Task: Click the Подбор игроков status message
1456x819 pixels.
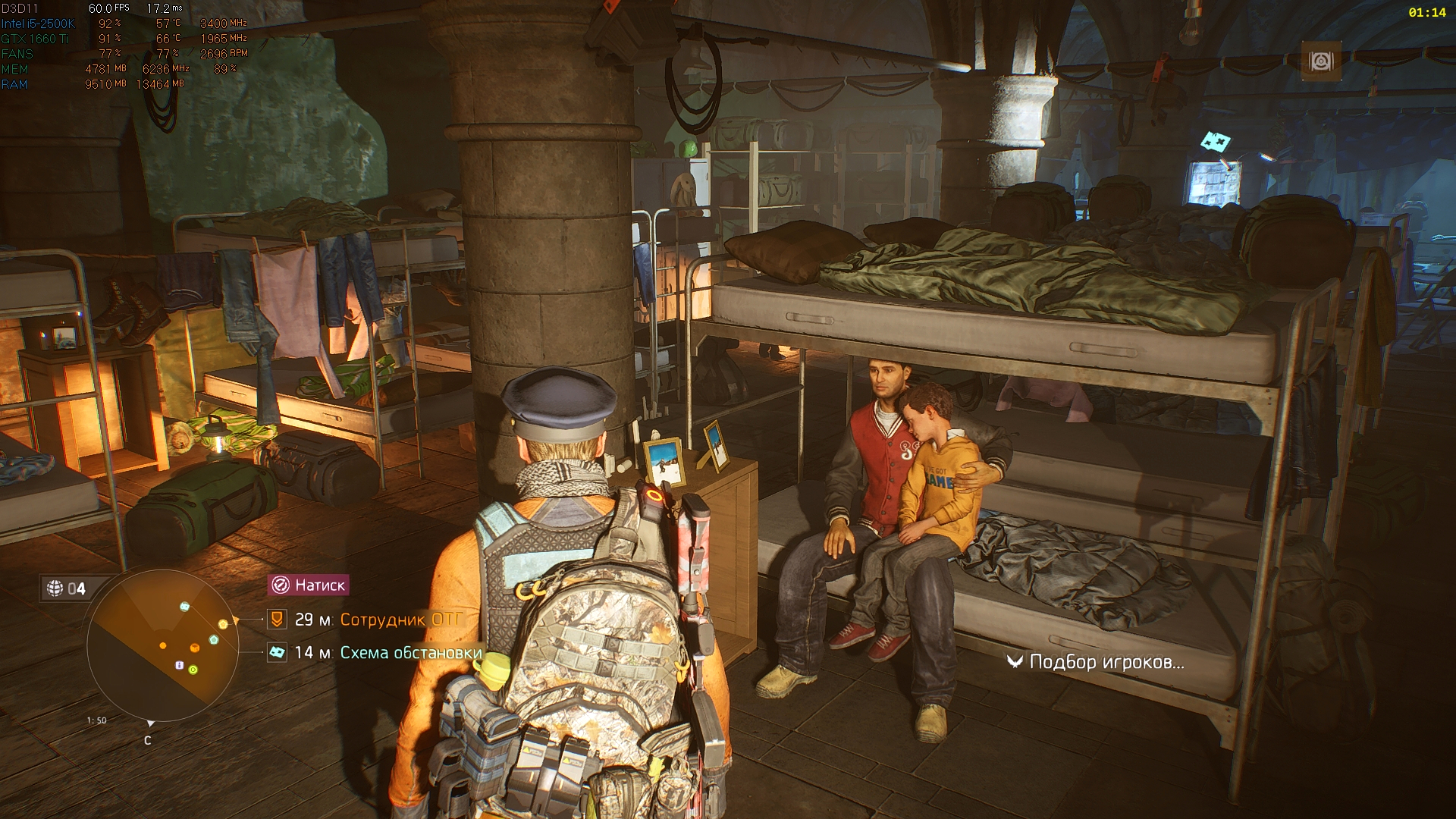Action: coord(1107,661)
